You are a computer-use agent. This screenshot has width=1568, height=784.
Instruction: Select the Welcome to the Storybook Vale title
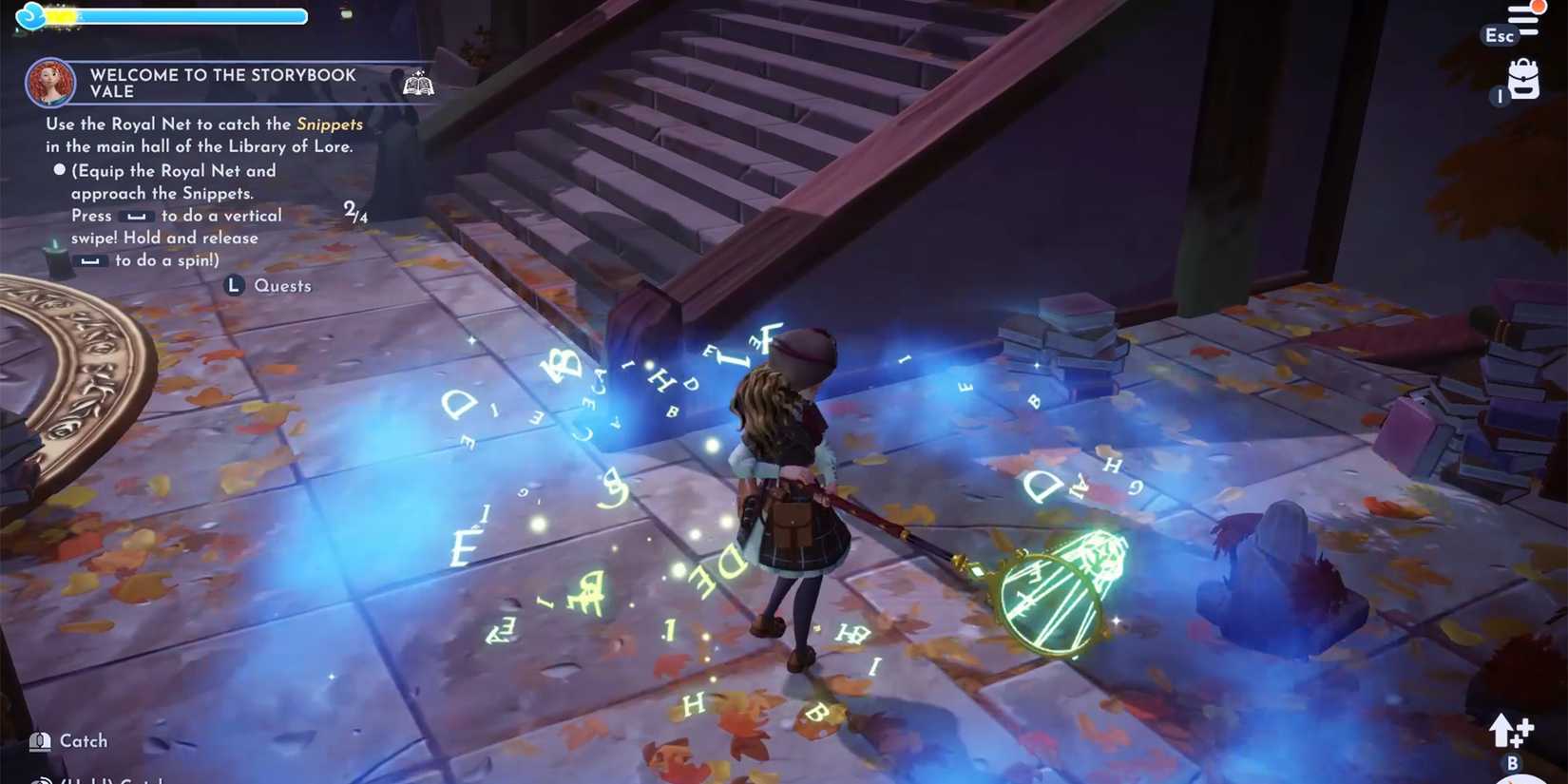point(220,83)
